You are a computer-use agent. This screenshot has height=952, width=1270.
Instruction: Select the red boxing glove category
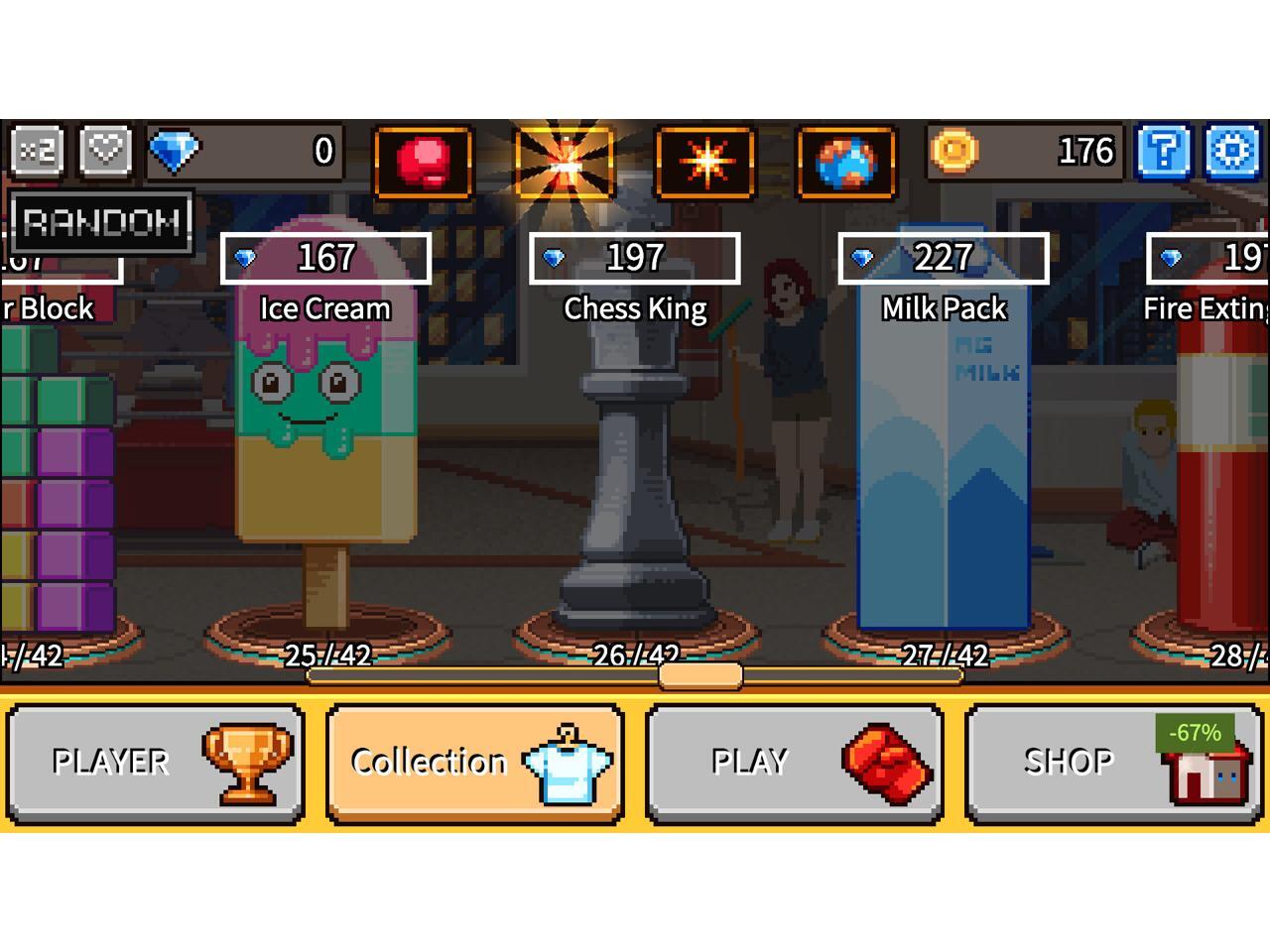tap(424, 160)
